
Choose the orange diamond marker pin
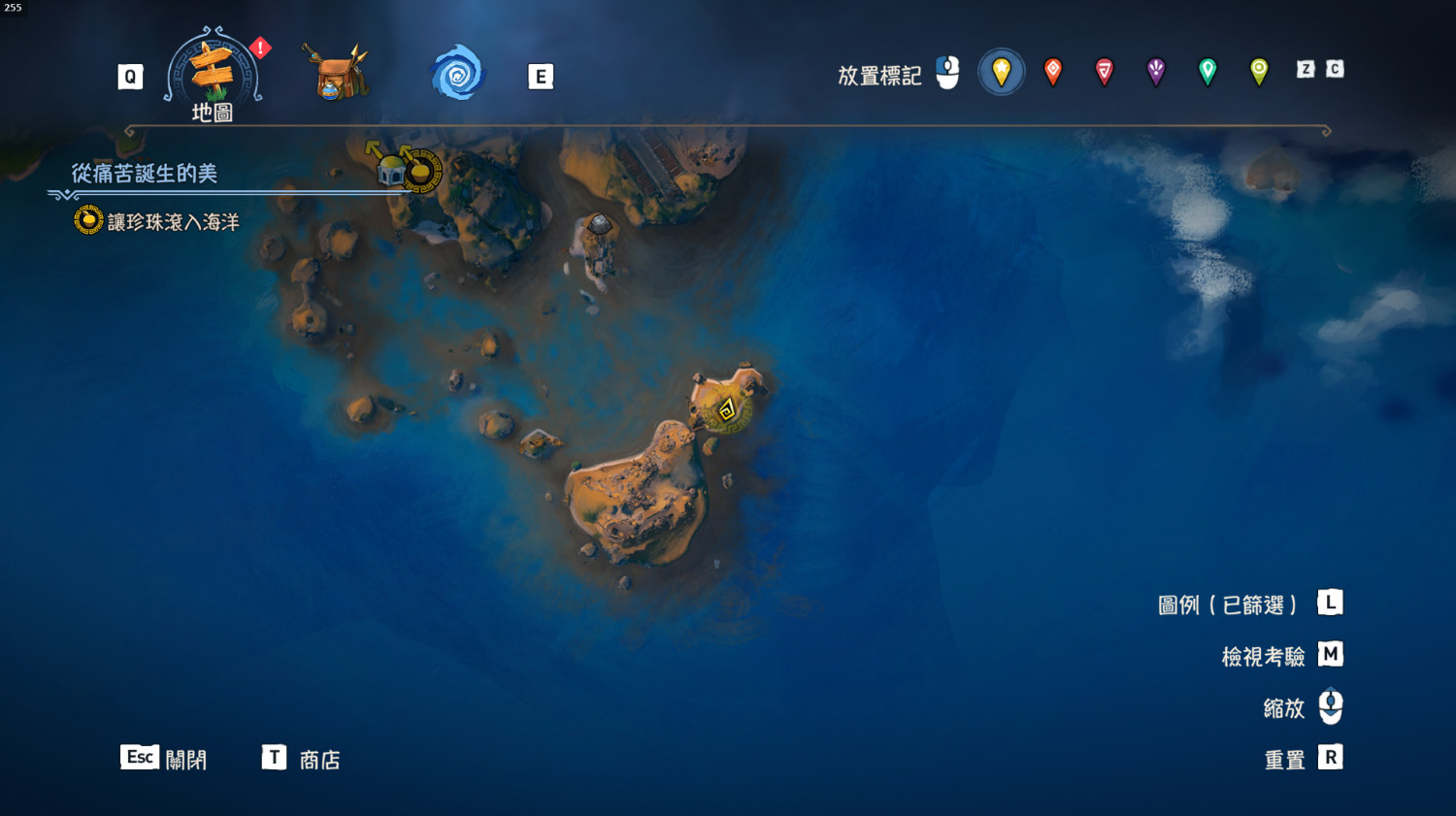[1053, 71]
